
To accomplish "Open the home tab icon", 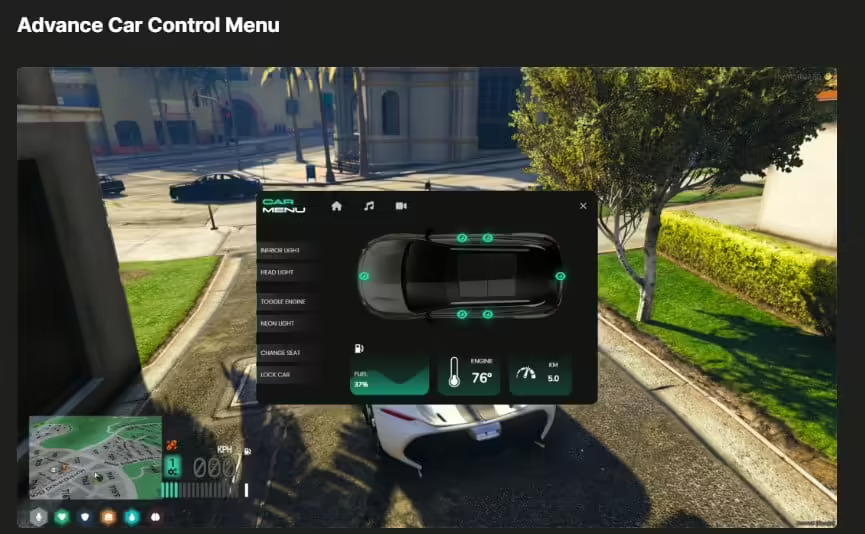I will tap(337, 206).
